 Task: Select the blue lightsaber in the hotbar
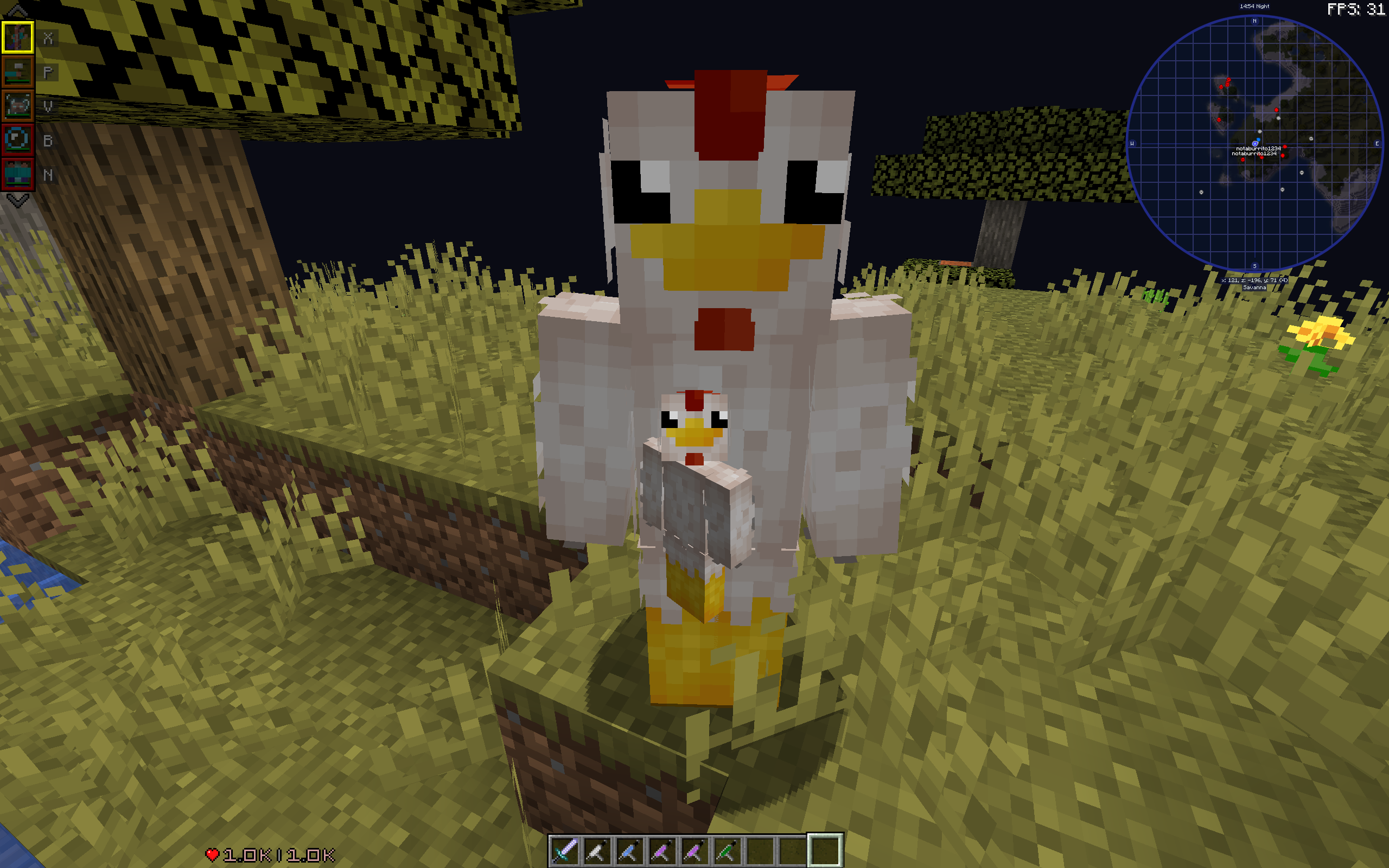(628, 850)
